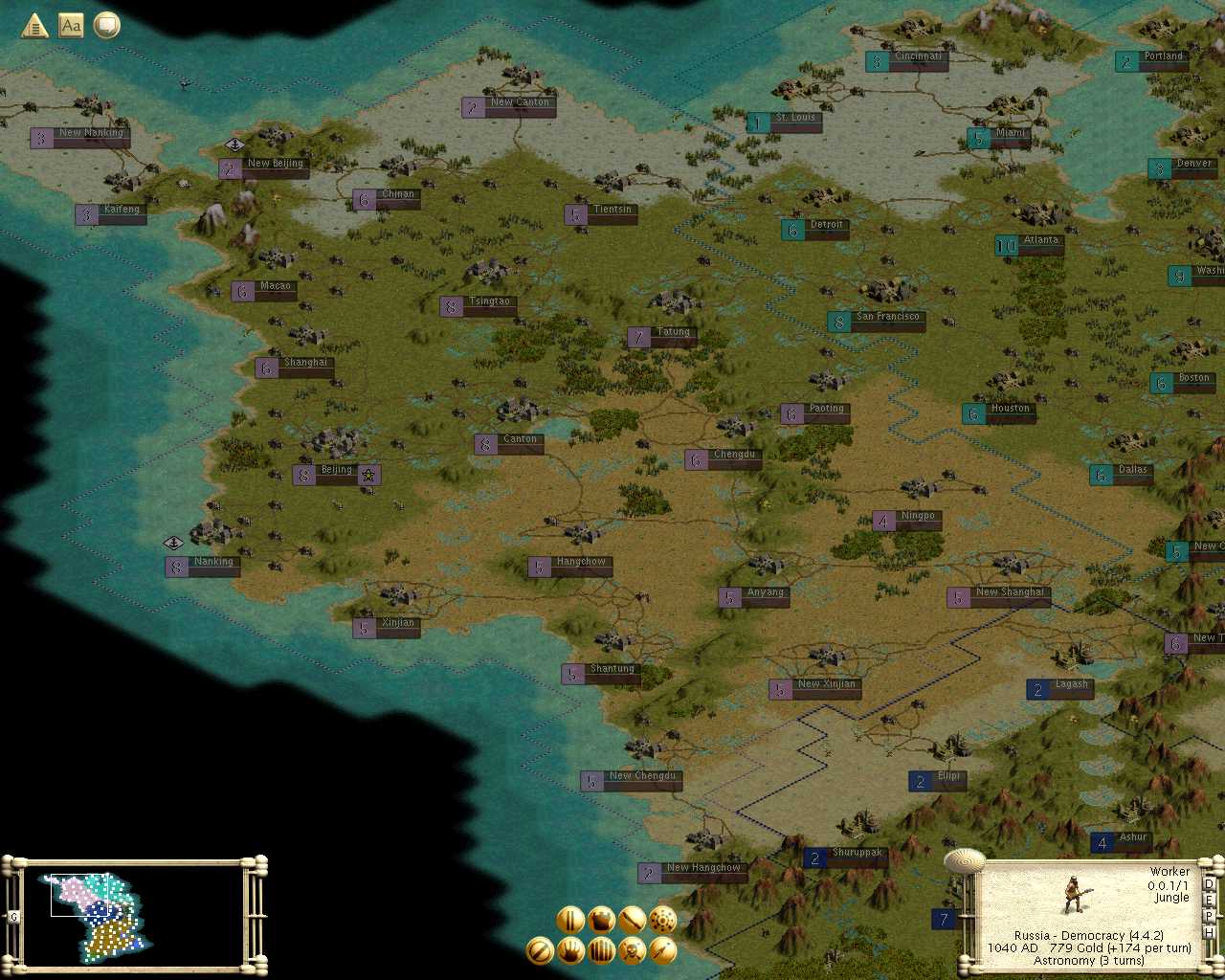Click the H button on the info box
The height and width of the screenshot is (980, 1225).
[x=1209, y=933]
